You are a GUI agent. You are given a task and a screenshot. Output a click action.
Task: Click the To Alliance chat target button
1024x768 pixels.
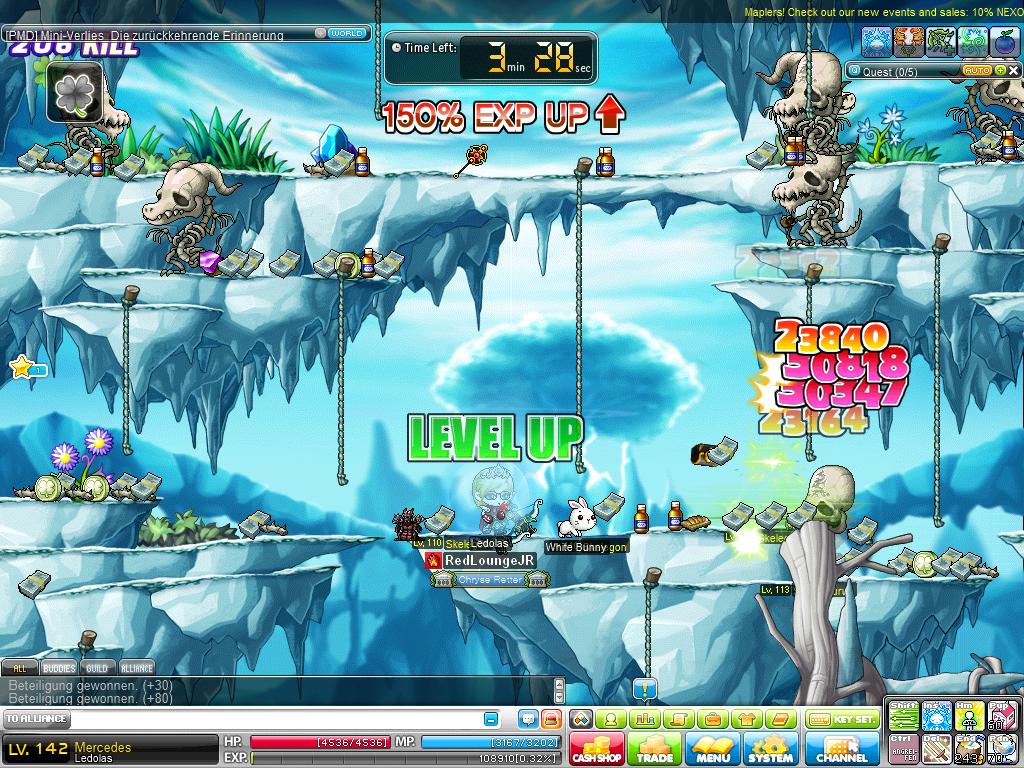[x=36, y=719]
